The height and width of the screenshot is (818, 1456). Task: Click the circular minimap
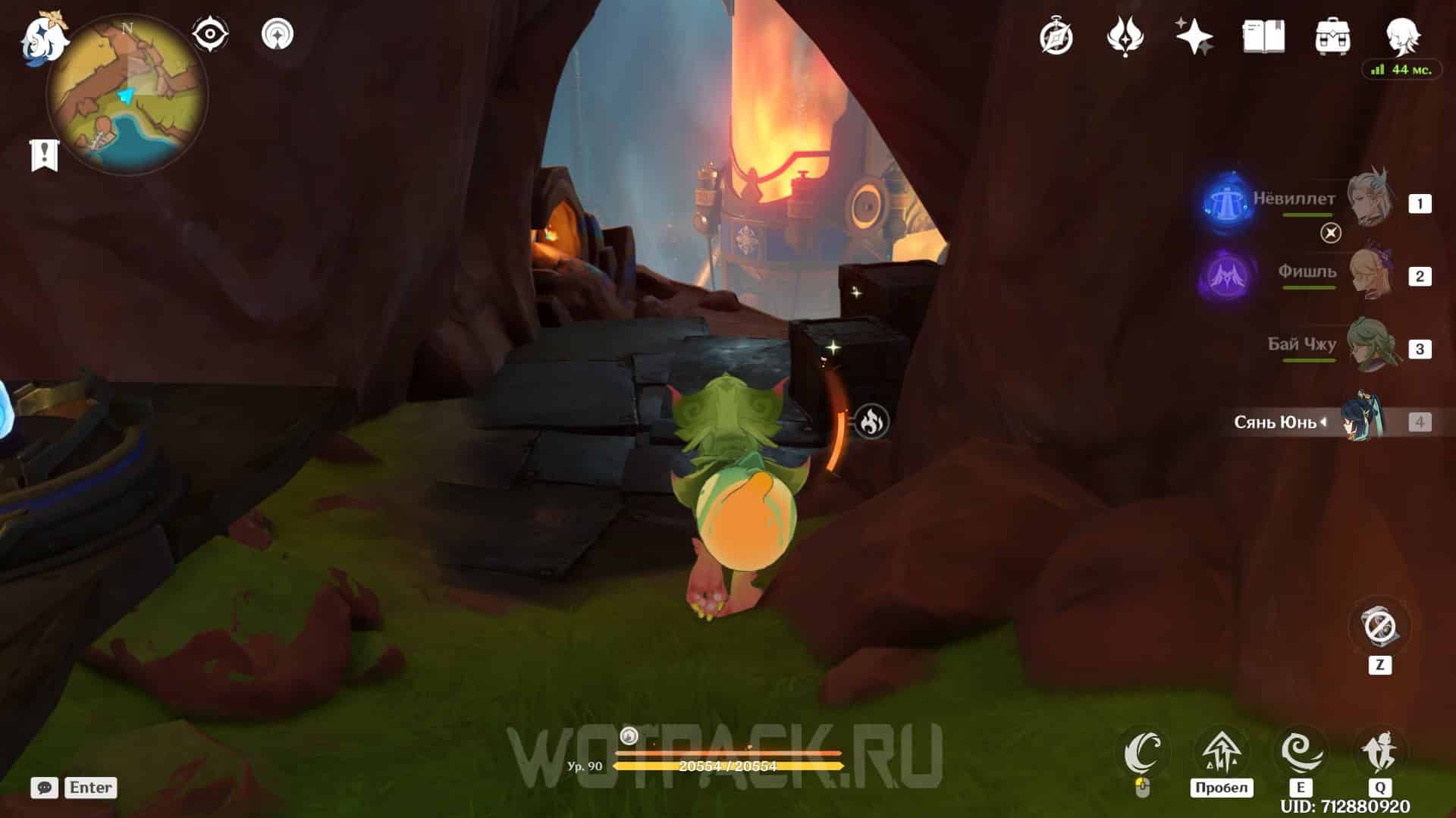127,96
